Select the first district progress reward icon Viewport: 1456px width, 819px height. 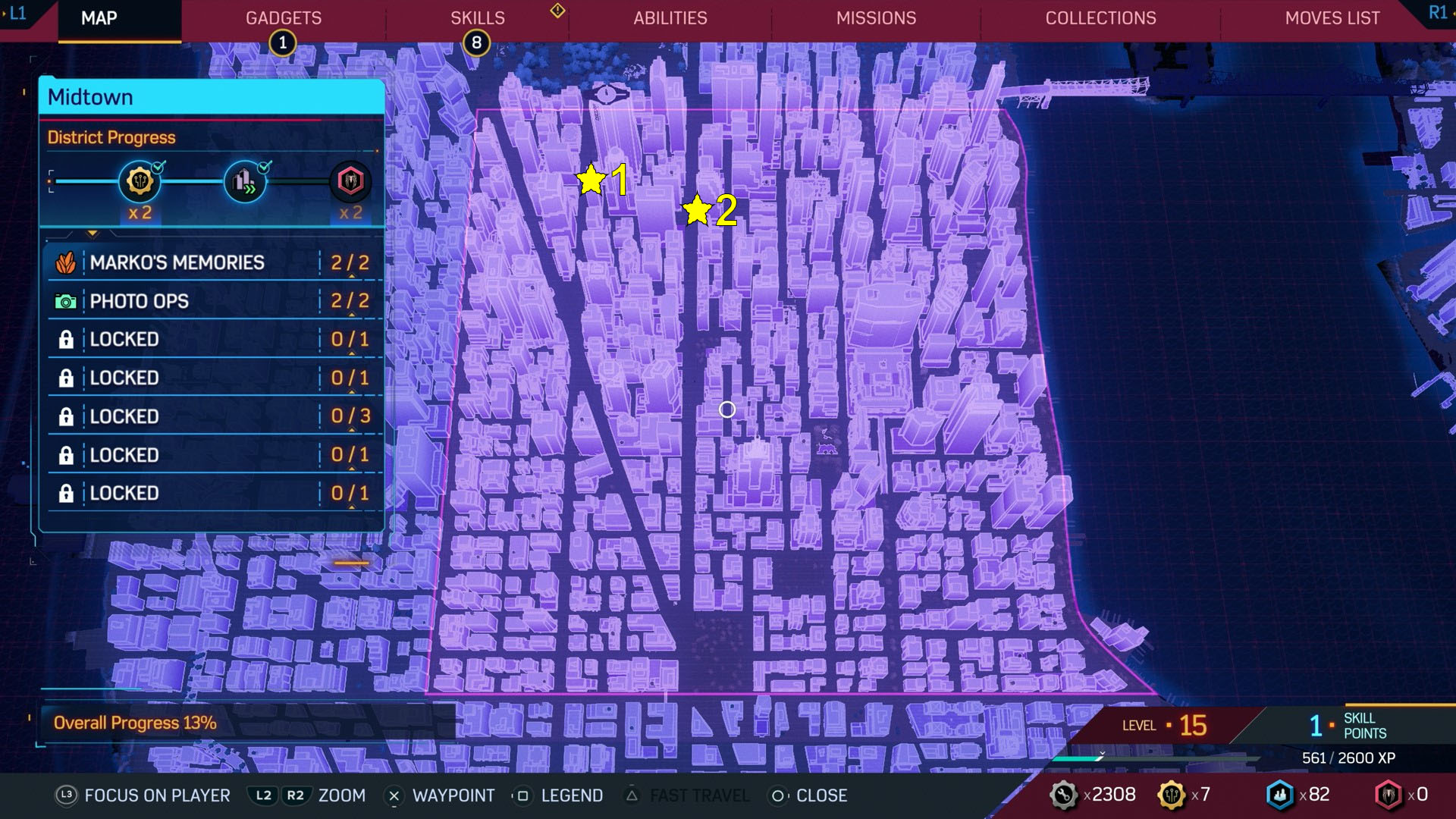(x=140, y=181)
